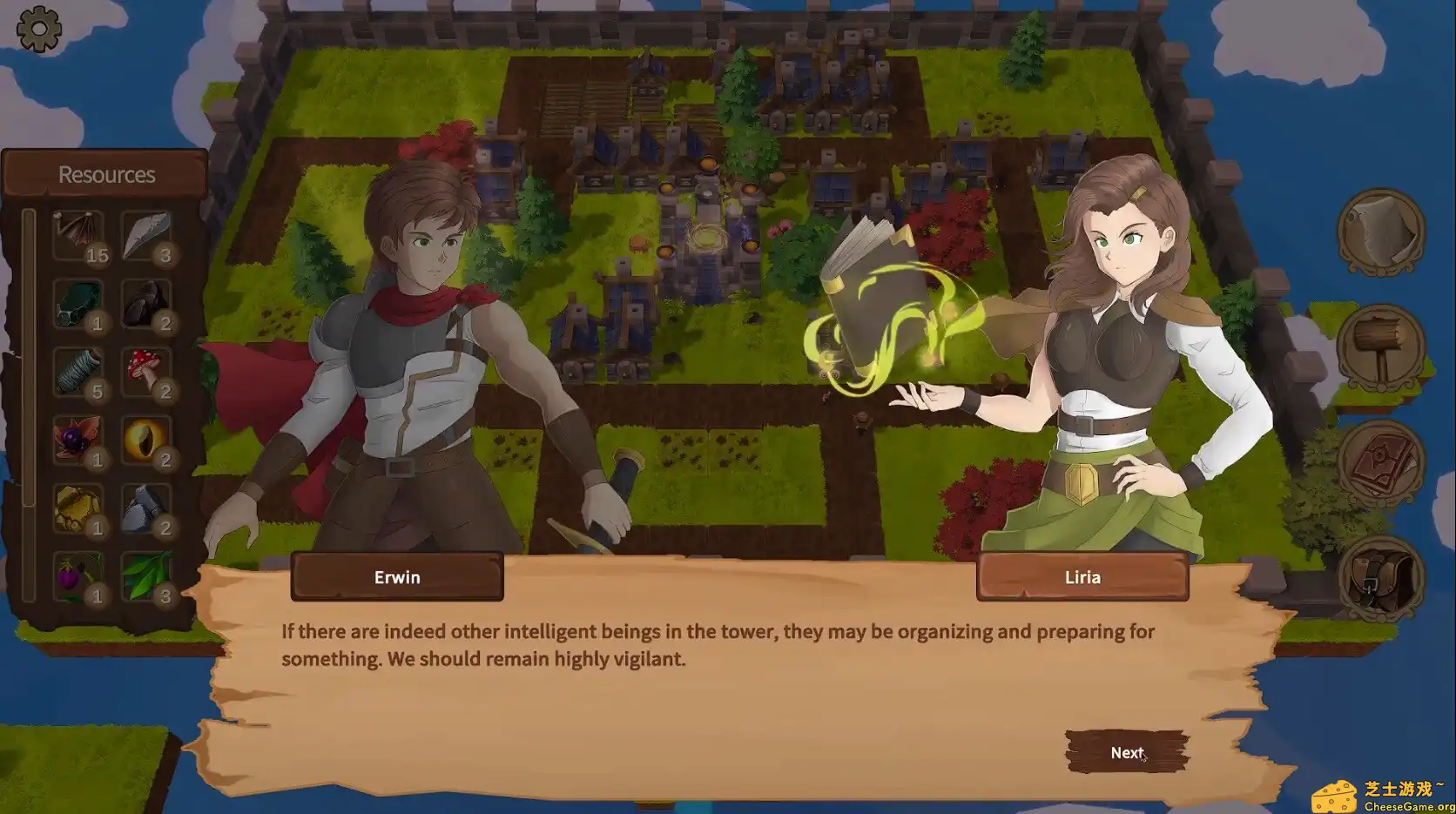Viewport: 1456px width, 814px height.
Task: Select the purple berry plant resource
Action: 77,576
